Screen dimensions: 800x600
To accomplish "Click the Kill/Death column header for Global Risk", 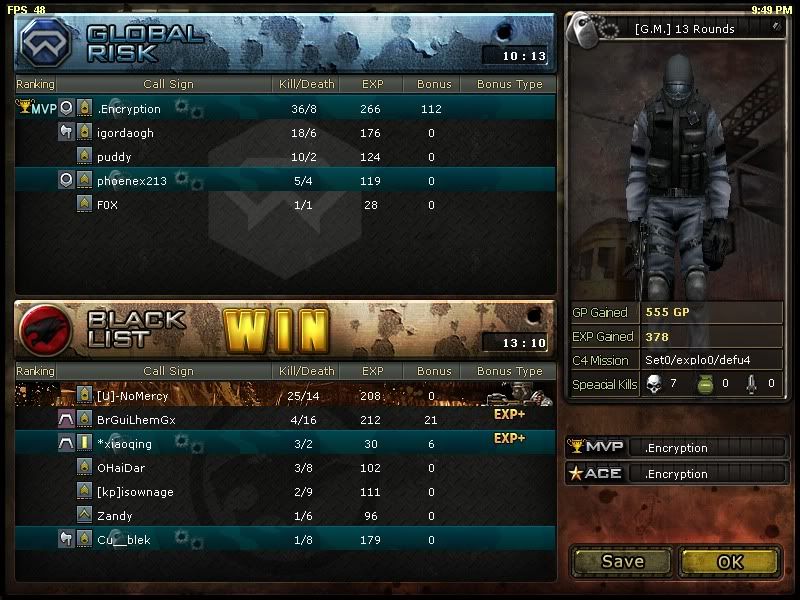I will (305, 85).
